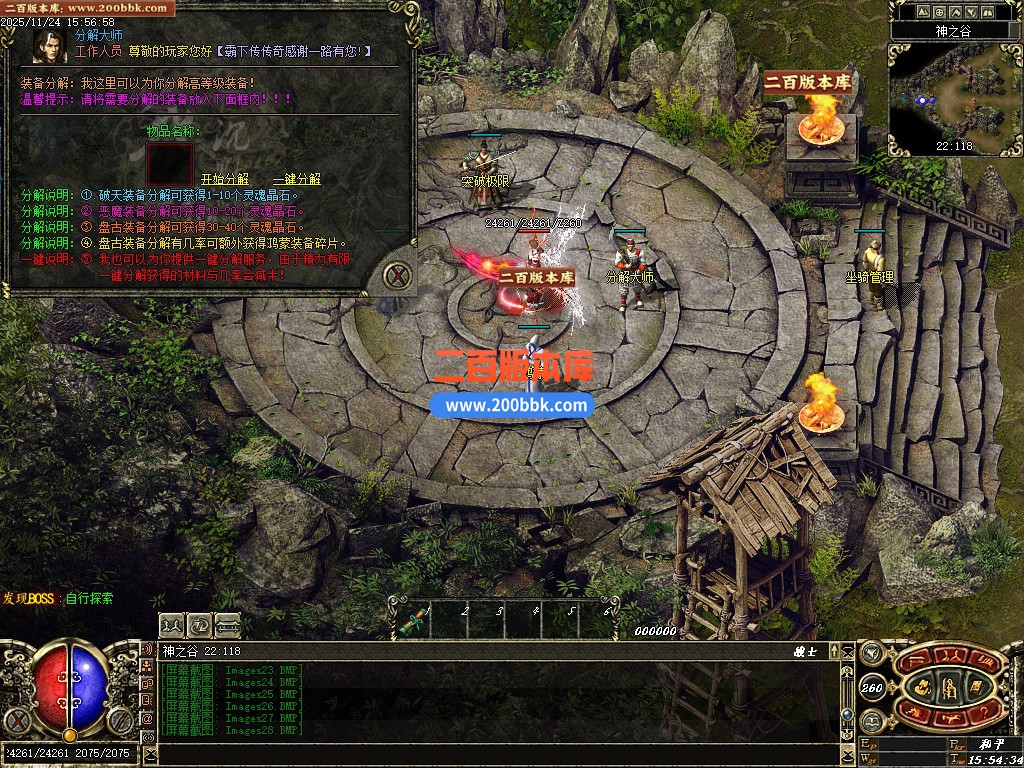Click the two-figures button above the chat
The image size is (1024, 768).
[171, 624]
